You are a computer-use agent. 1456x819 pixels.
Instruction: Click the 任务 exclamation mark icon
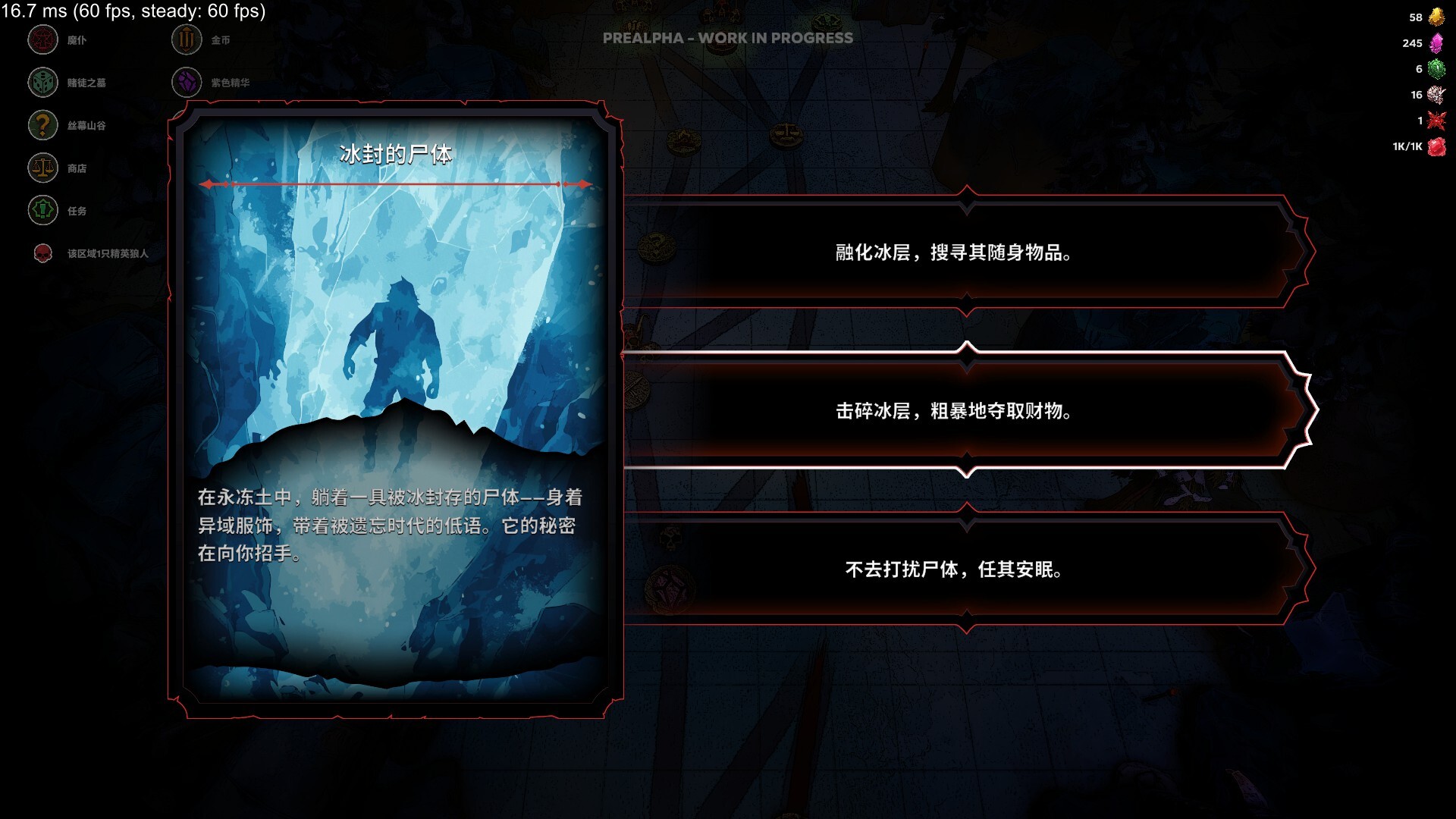[42, 211]
